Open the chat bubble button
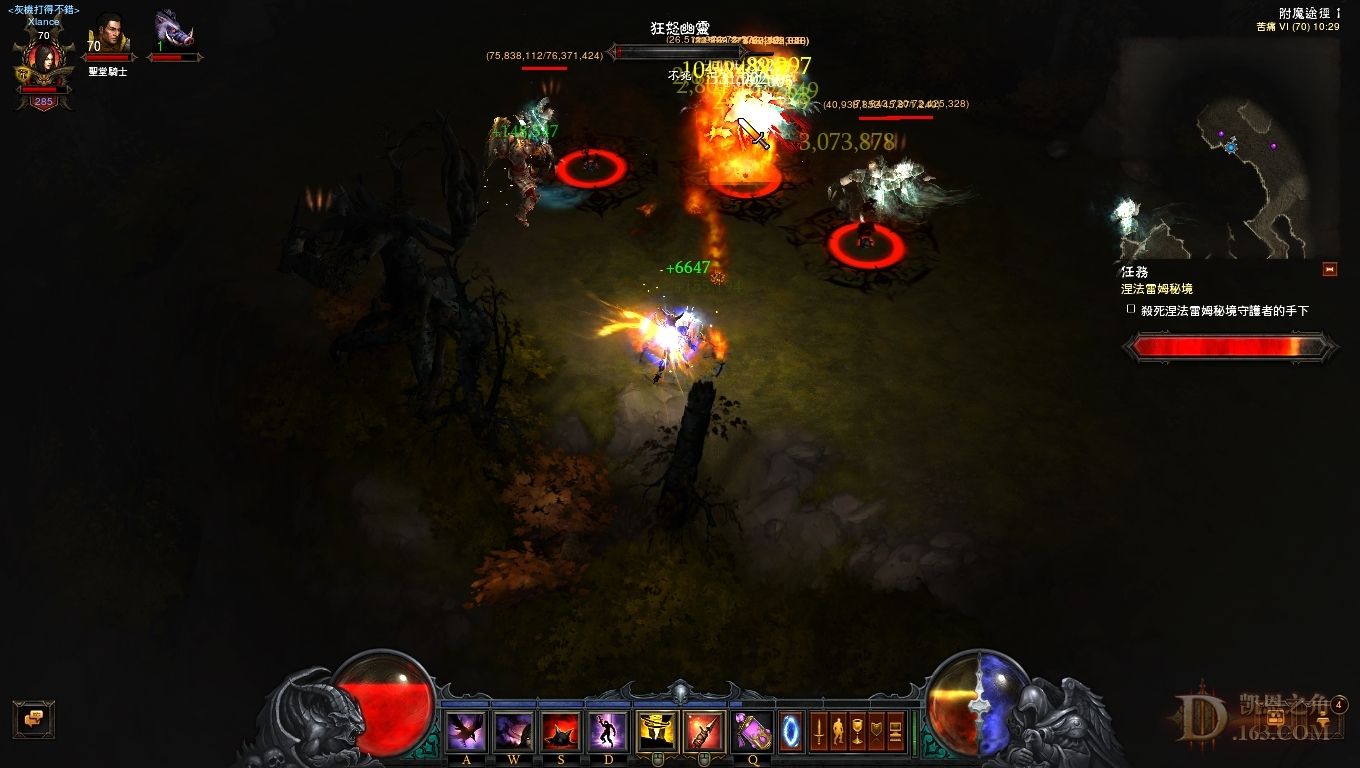 click(x=33, y=718)
